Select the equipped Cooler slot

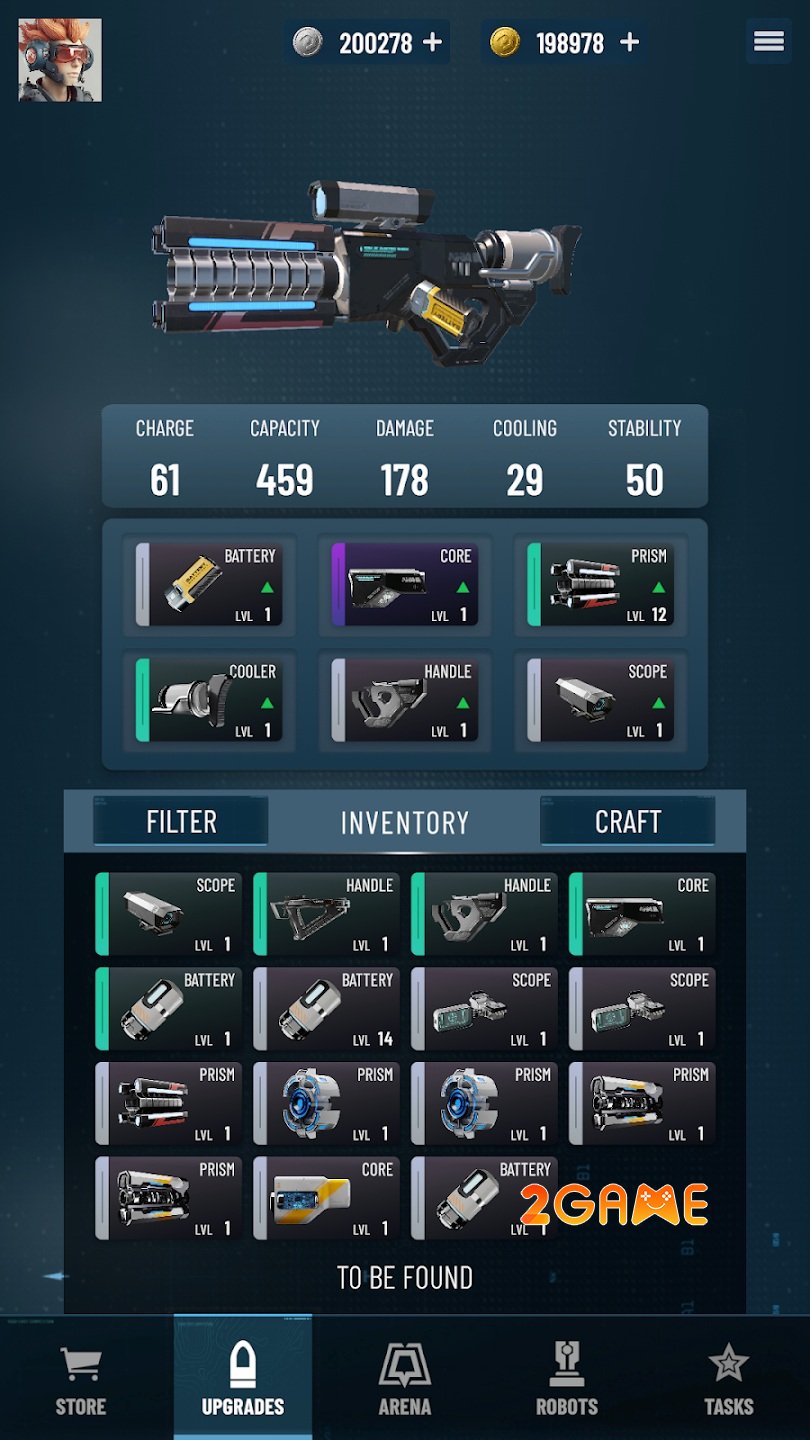coord(209,700)
